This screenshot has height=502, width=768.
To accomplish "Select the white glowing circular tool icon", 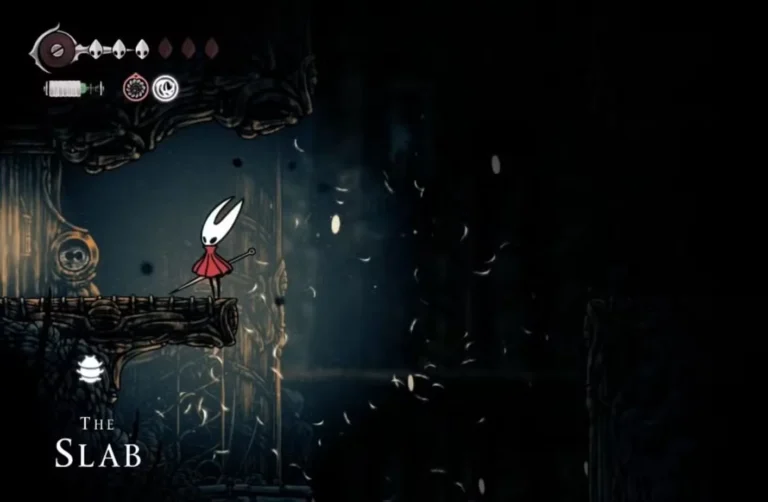I will tap(165, 88).
